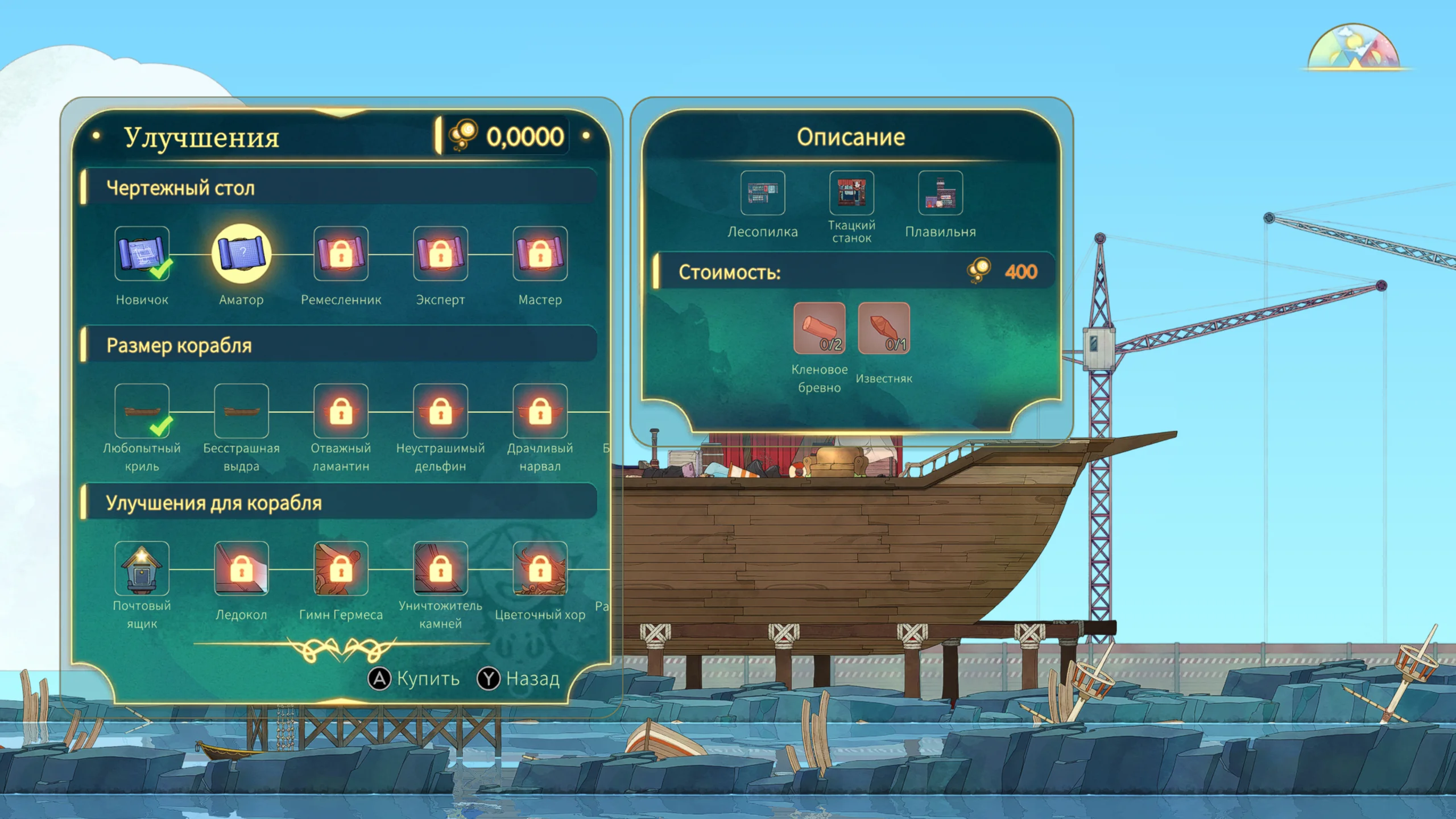Select the Новичок blueprint upgrade
Screen dimensions: 1456x819
coord(142,254)
